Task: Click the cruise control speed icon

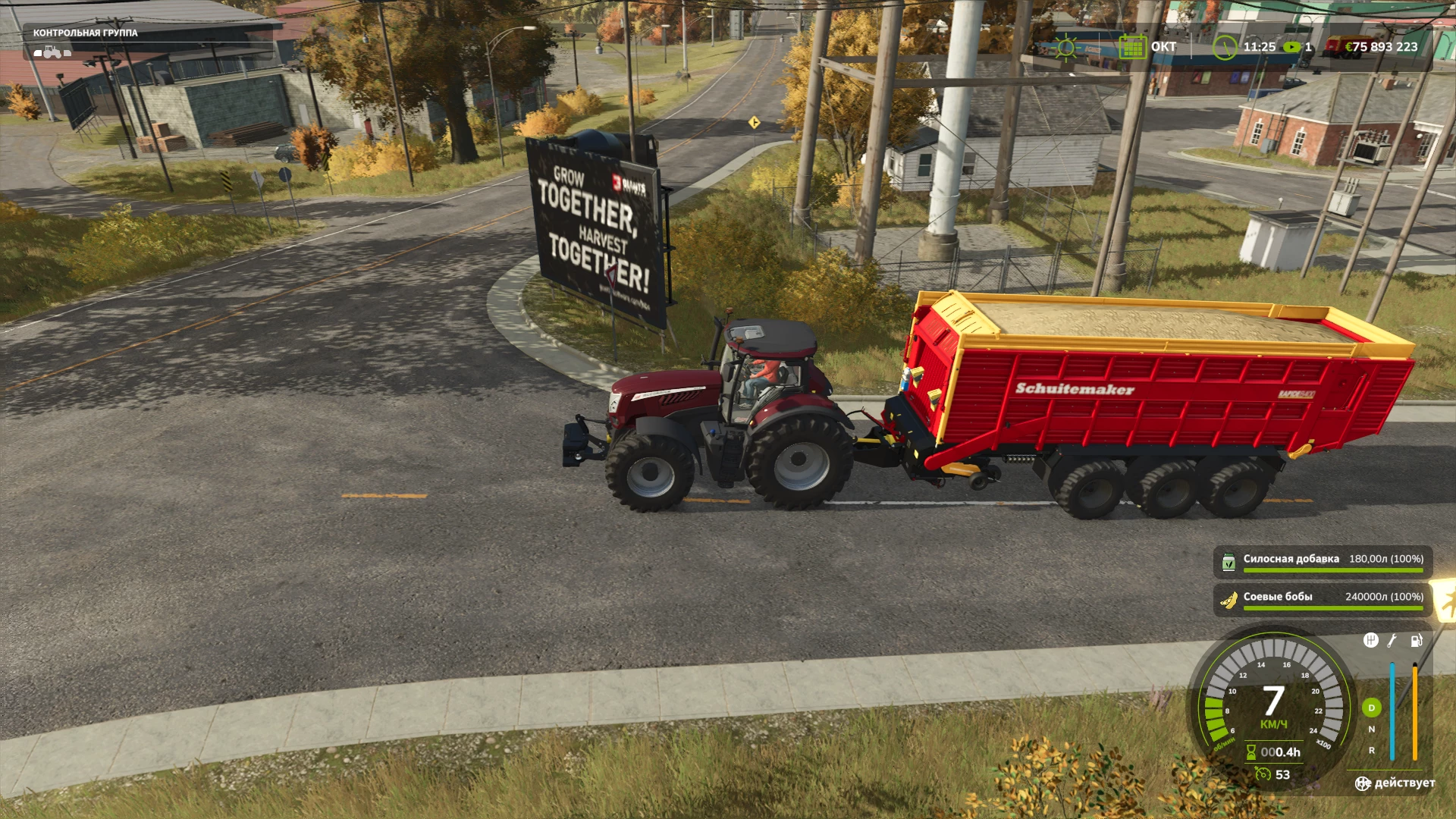Action: (1263, 774)
